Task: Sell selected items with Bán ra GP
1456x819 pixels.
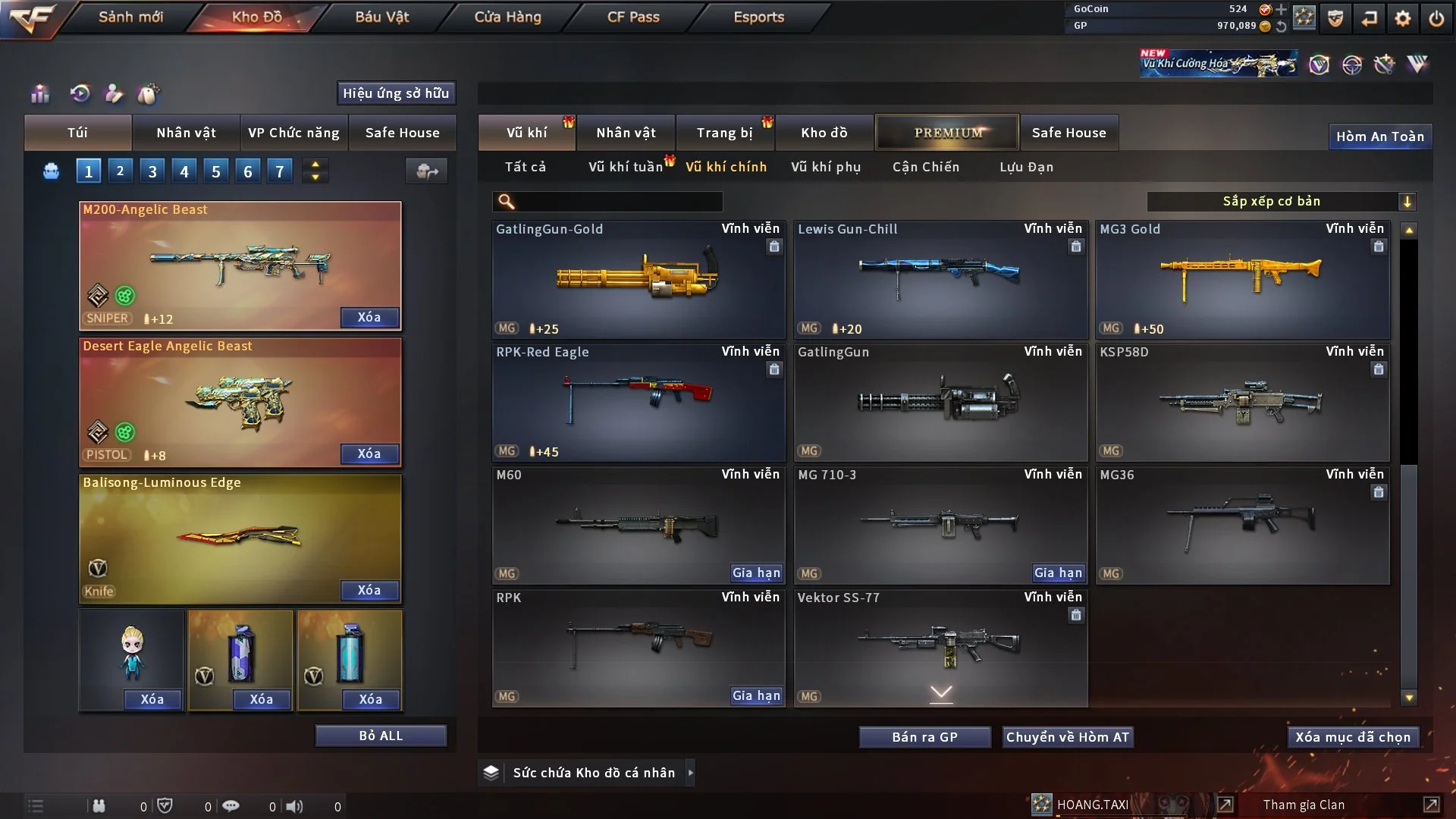Action: click(924, 737)
